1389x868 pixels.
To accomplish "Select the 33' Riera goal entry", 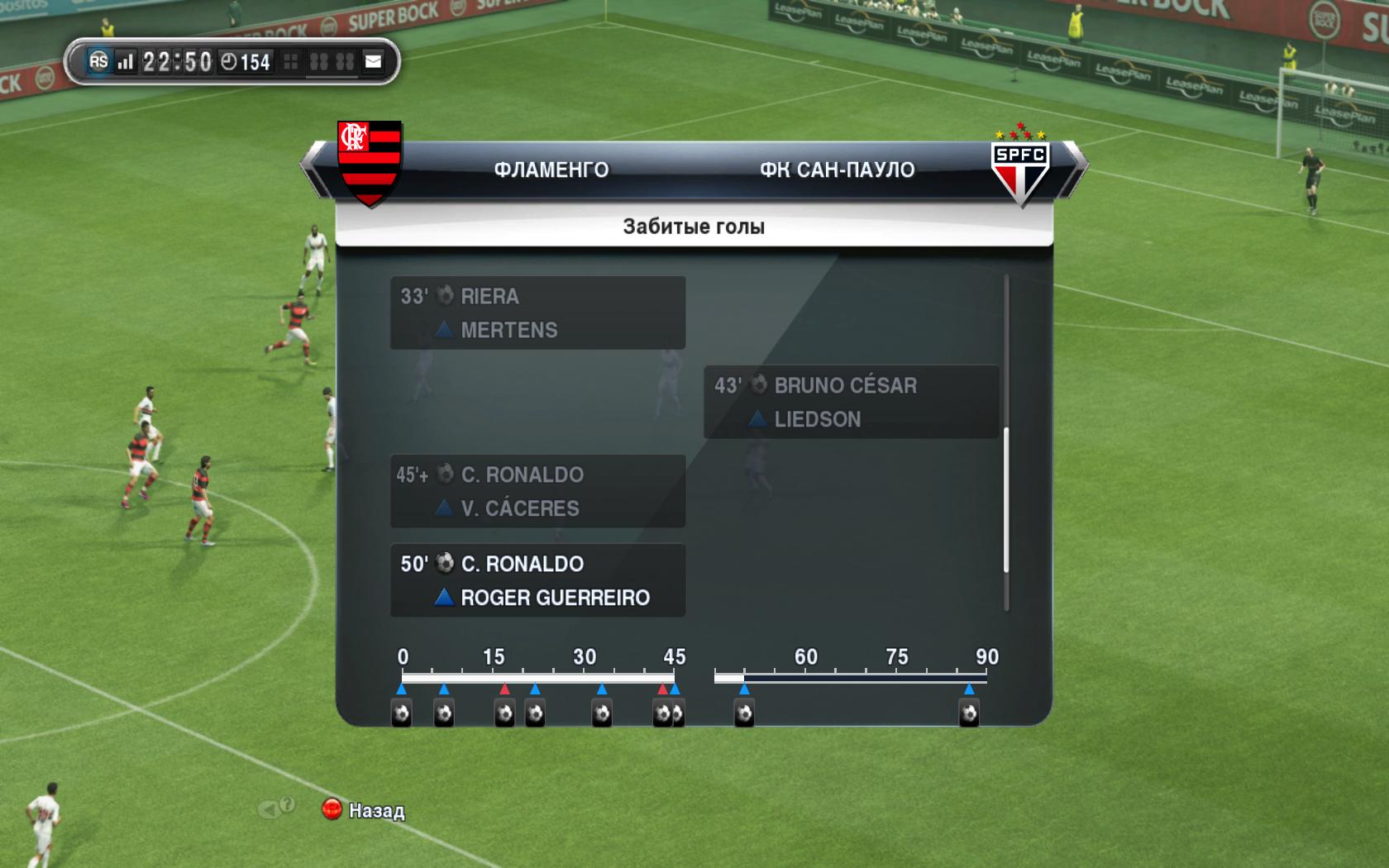I will [x=537, y=312].
